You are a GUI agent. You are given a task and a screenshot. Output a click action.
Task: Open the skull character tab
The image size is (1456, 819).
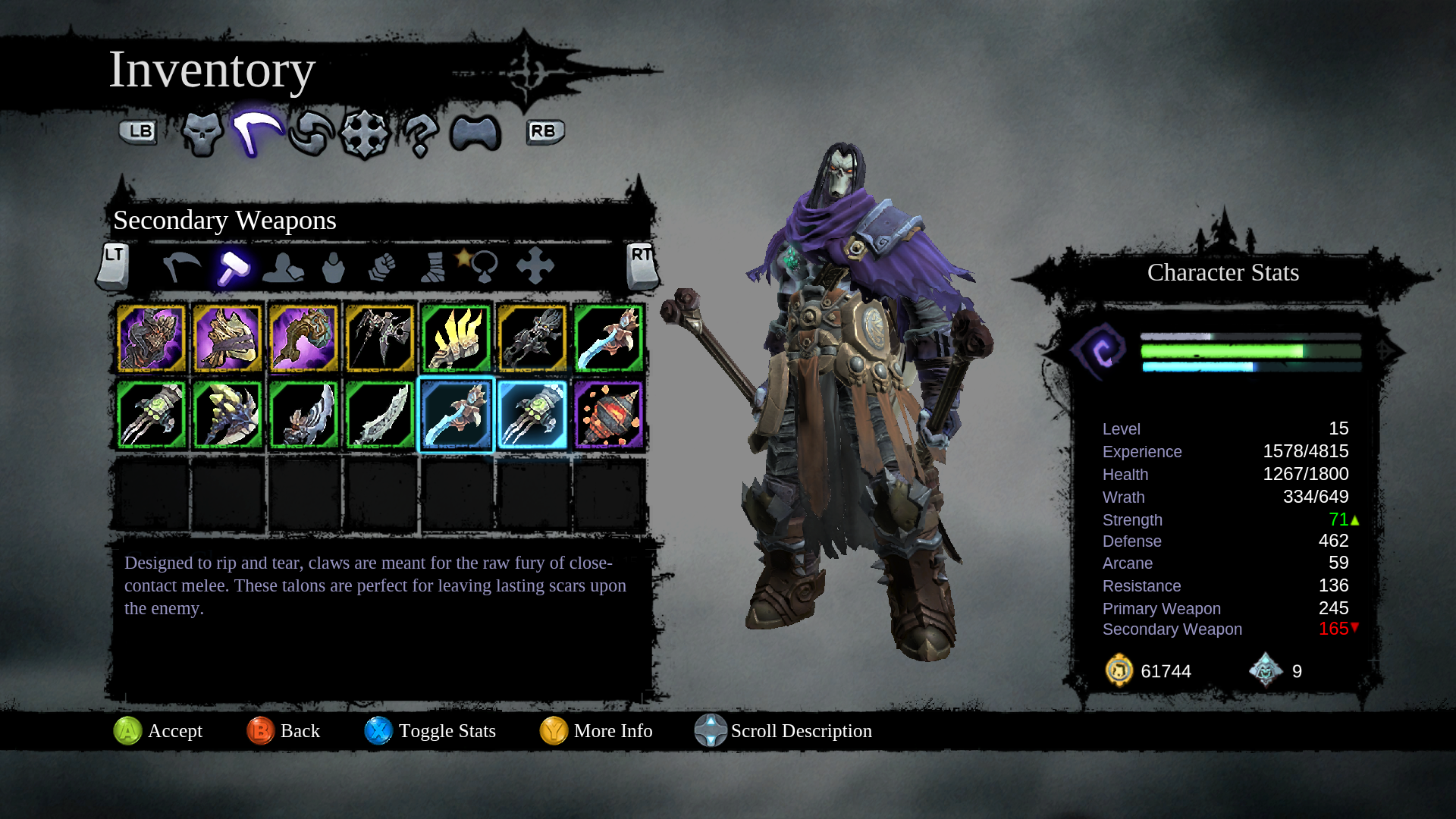point(202,134)
